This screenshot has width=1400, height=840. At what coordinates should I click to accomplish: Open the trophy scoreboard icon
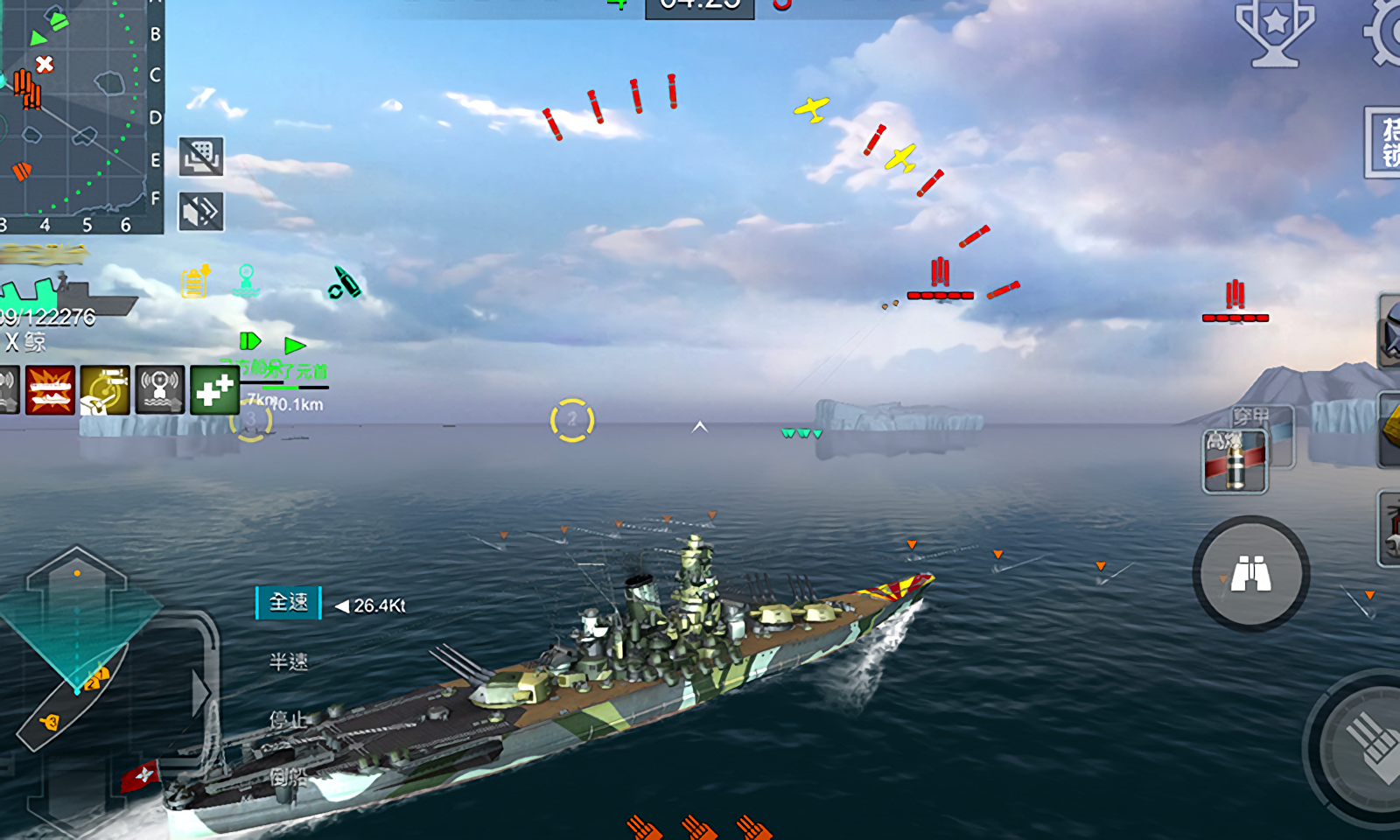(x=1275, y=32)
